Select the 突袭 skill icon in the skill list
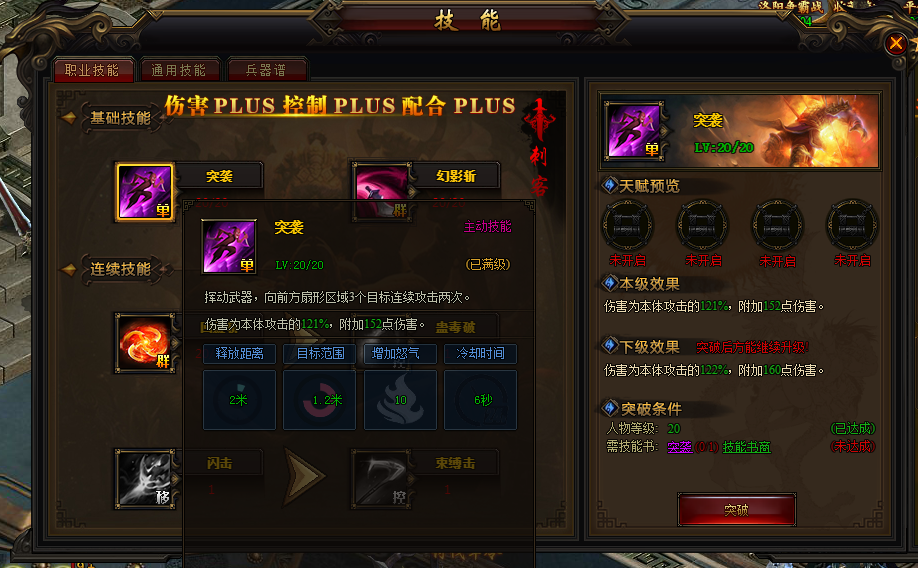This screenshot has width=918, height=568. 145,192
